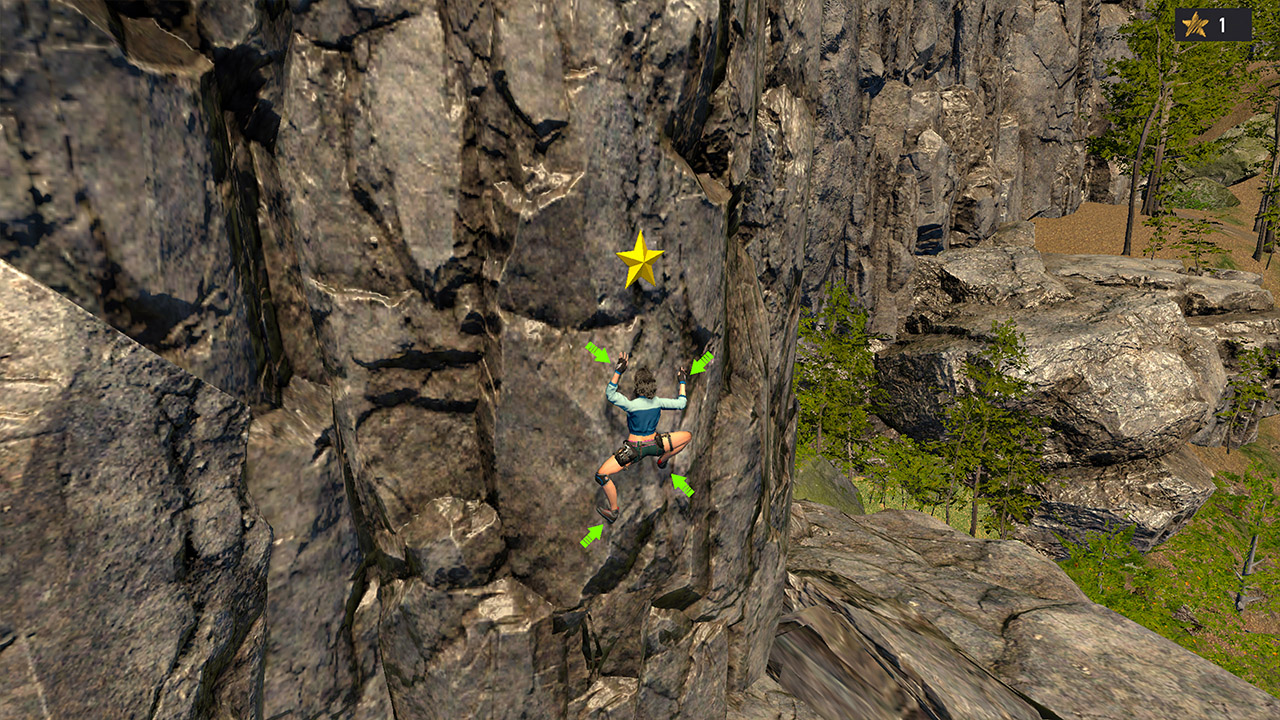Select the green arrow above the left hand

(598, 355)
